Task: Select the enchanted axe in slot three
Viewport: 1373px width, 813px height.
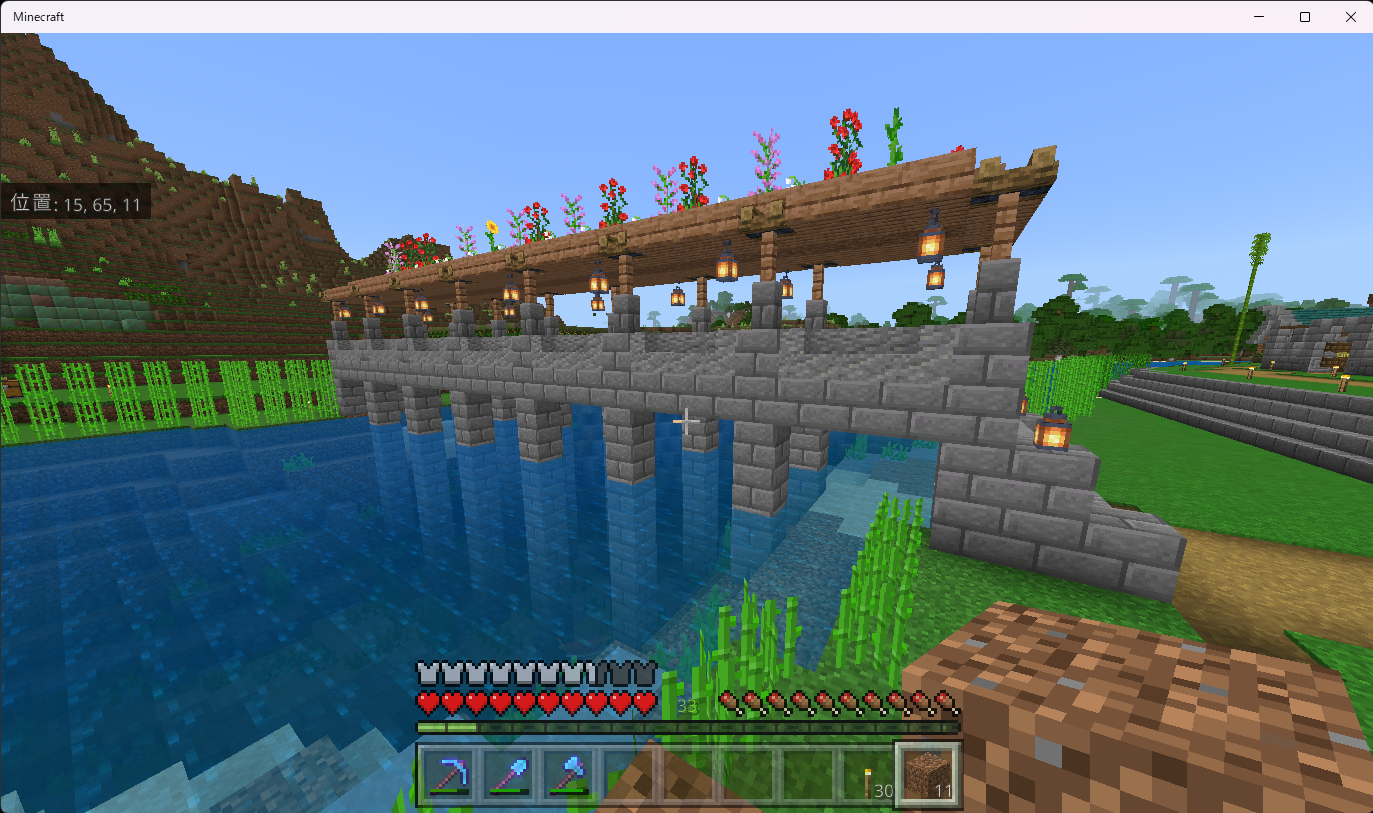Action: (570, 776)
